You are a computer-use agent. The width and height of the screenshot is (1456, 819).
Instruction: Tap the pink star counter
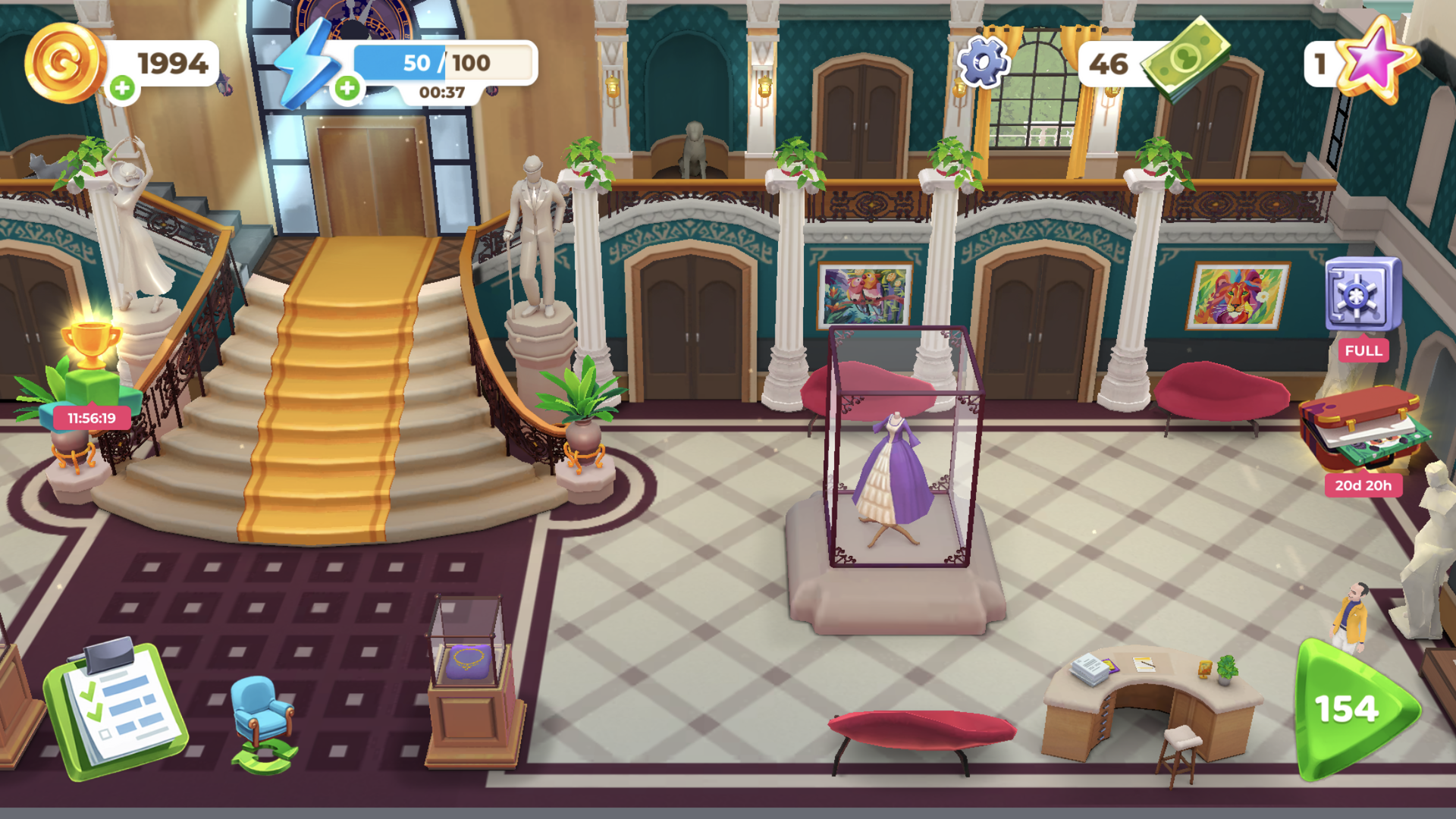1373,61
